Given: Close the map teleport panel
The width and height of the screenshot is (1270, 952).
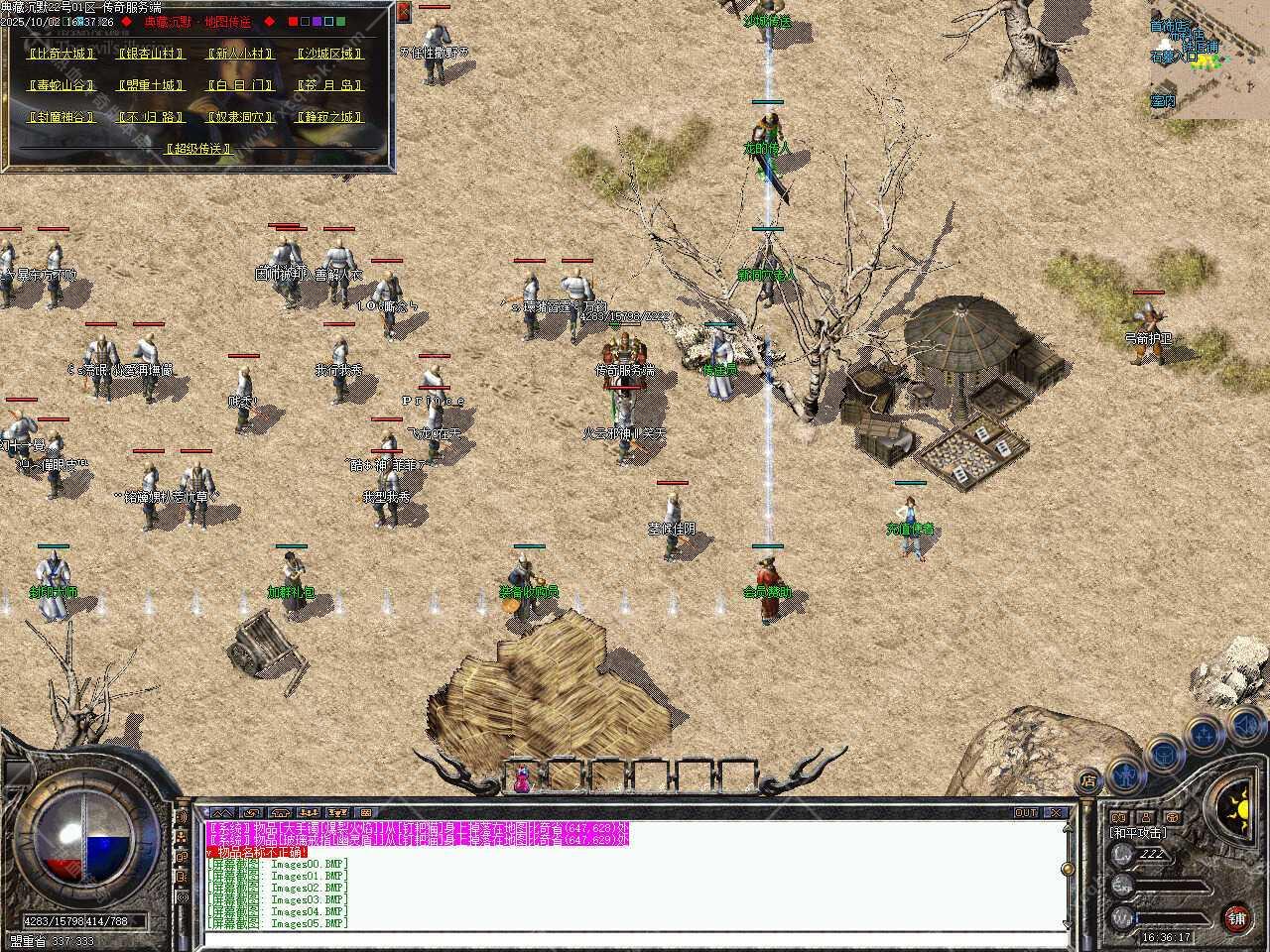Looking at the screenshot, I should point(404,12).
